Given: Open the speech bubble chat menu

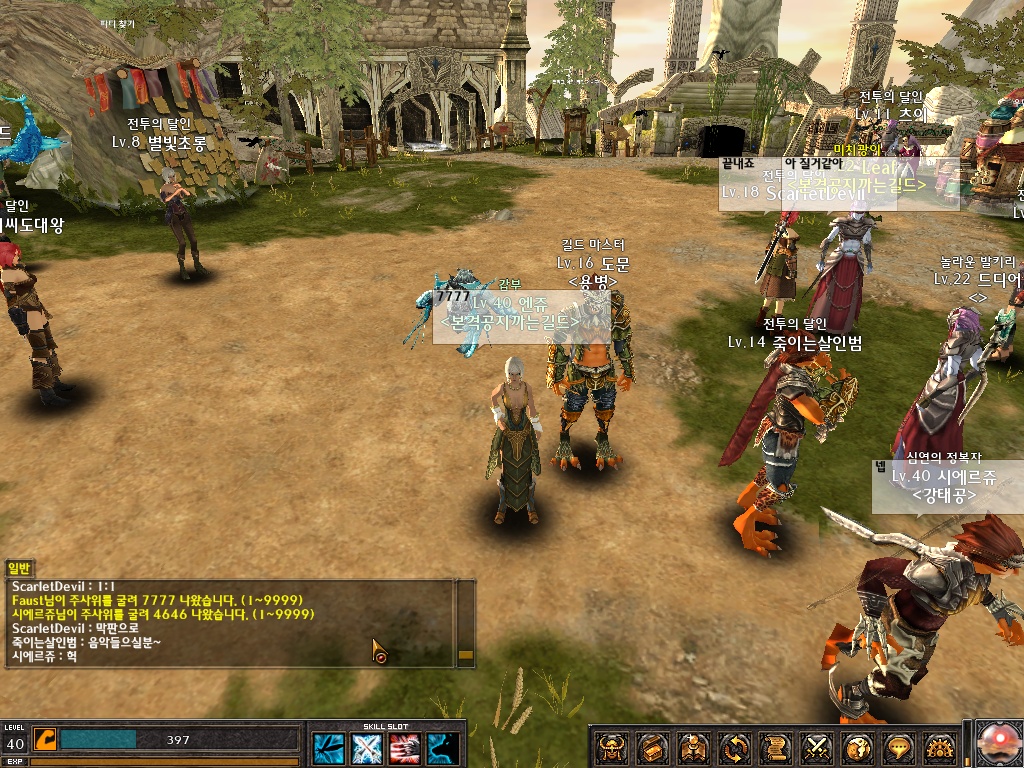Looking at the screenshot, I should pyautogui.click(x=899, y=746).
